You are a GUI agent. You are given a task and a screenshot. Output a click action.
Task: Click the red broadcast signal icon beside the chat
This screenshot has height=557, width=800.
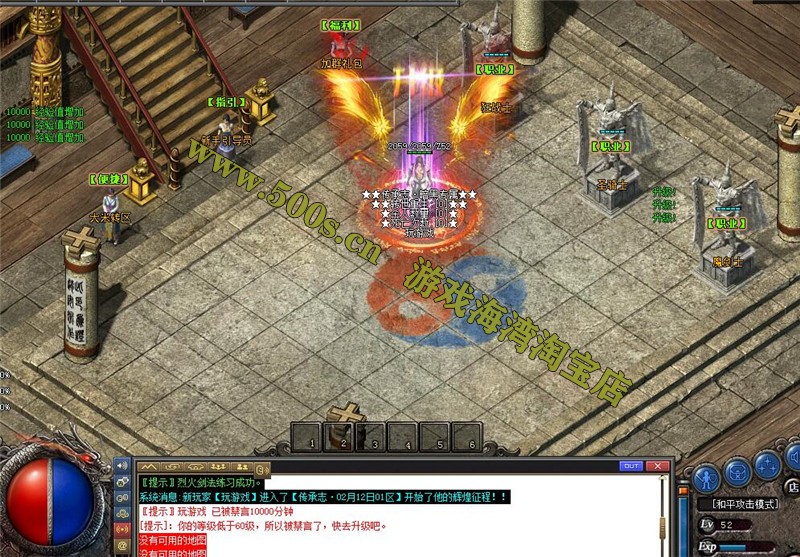click(x=123, y=530)
